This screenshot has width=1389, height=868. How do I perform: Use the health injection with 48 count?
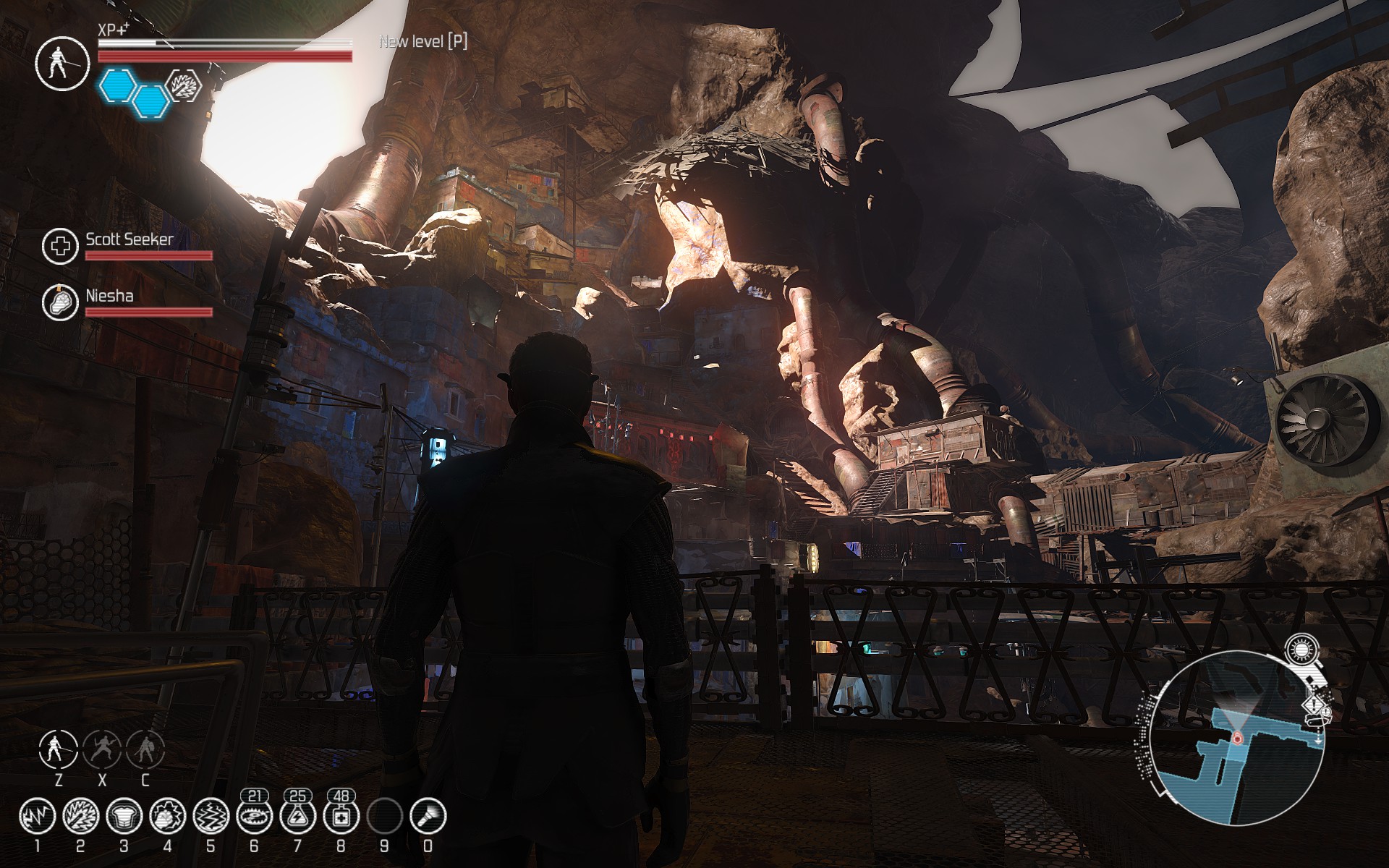tap(341, 817)
